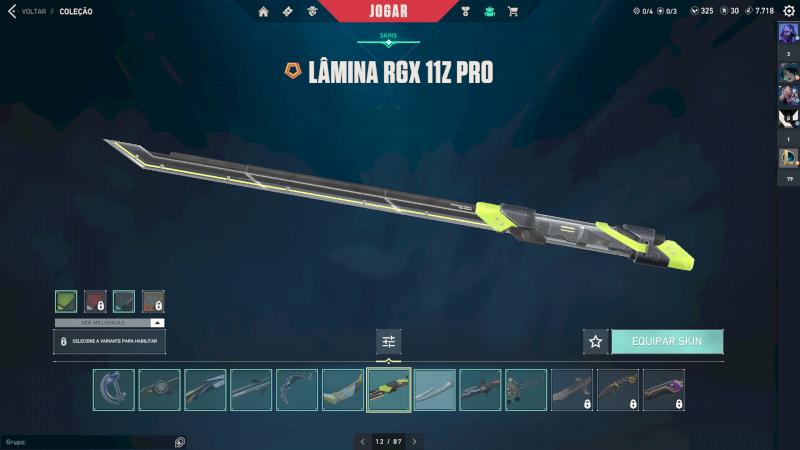Go to the next skin page arrow
The image size is (800, 450).
tap(414, 441)
